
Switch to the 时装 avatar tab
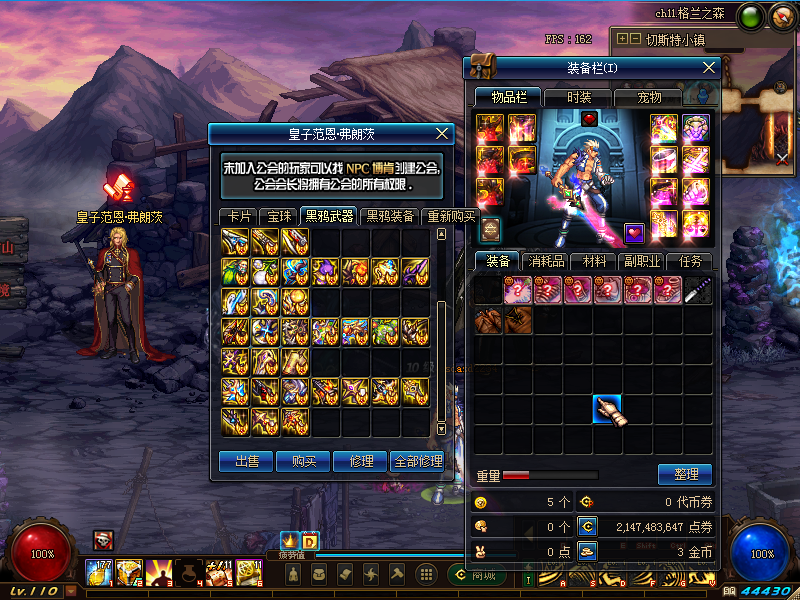pyautogui.click(x=578, y=97)
